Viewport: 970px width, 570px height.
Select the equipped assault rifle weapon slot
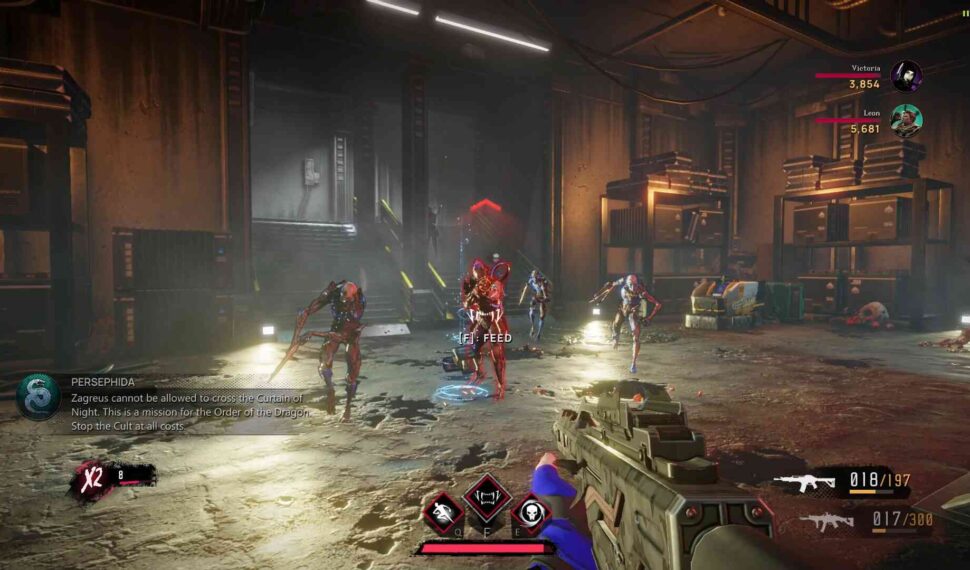805,482
